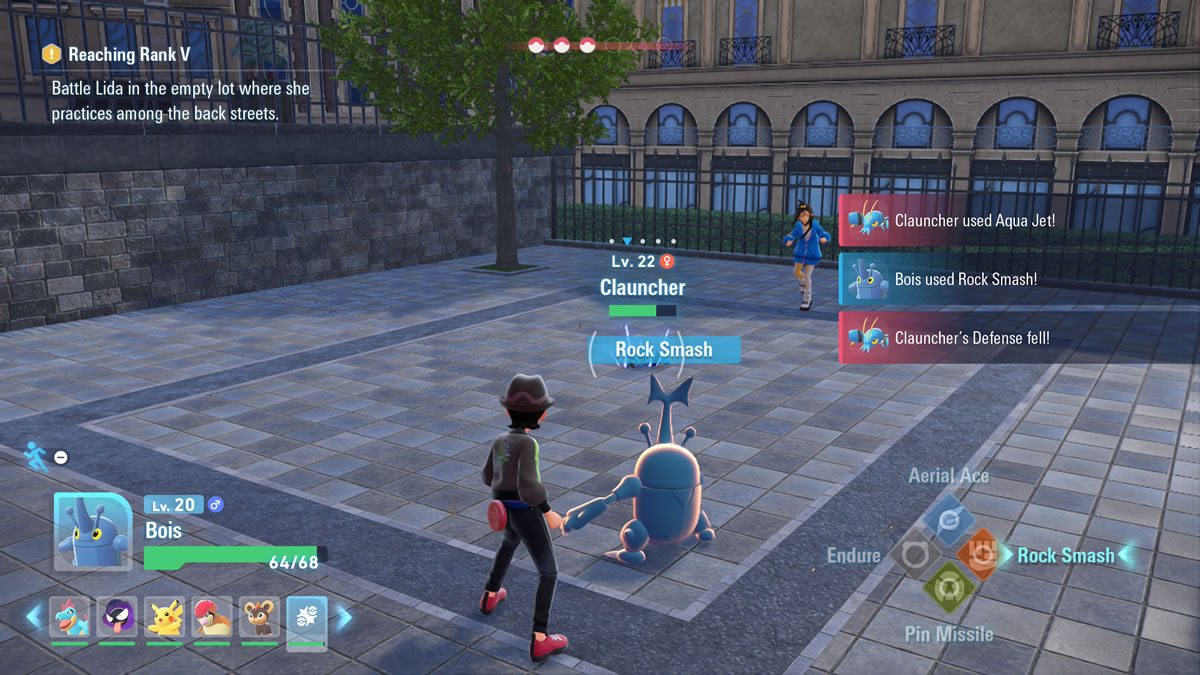Select Litleo in the party bar
The image size is (1200, 675).
point(258,617)
